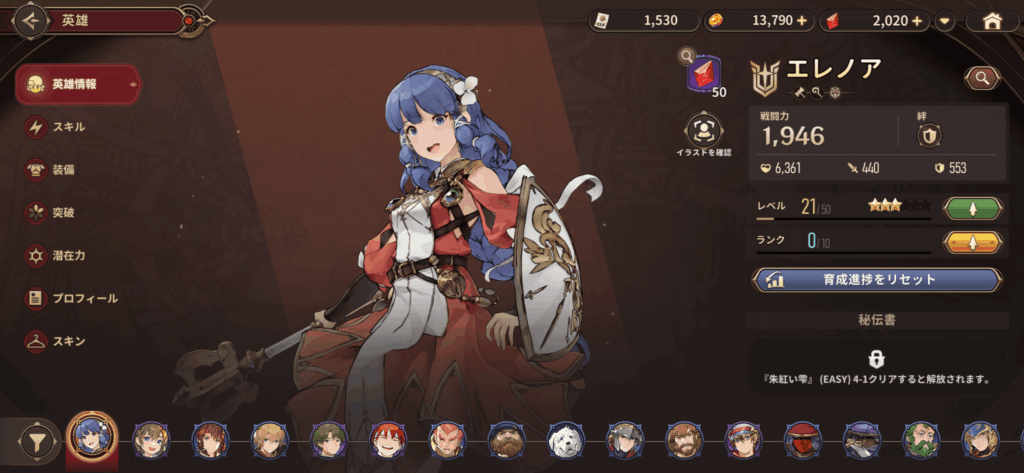Select the 突破 breakthrough tab
The image size is (1024, 473).
[62, 213]
